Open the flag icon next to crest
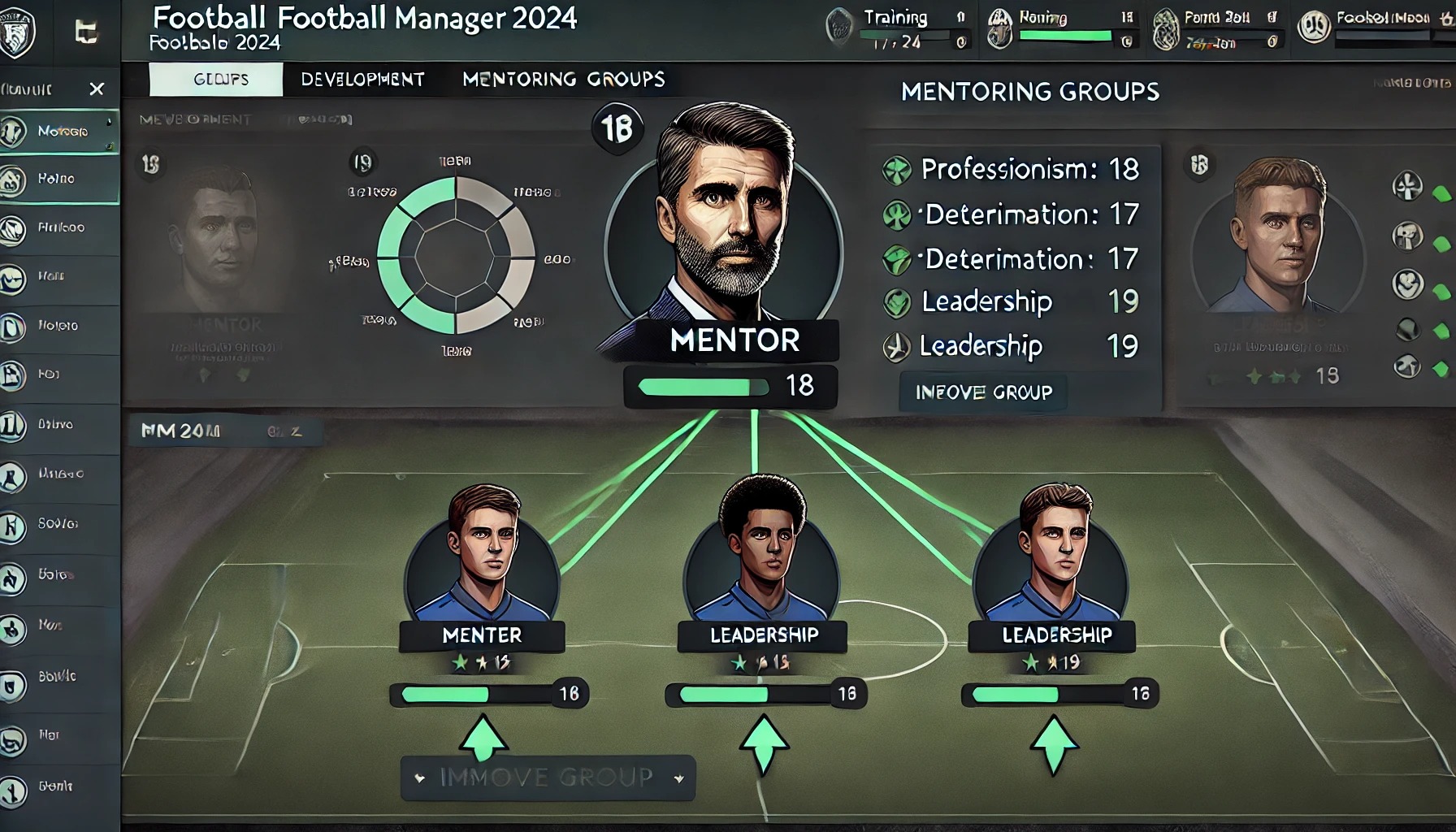1456x832 pixels. click(85, 32)
